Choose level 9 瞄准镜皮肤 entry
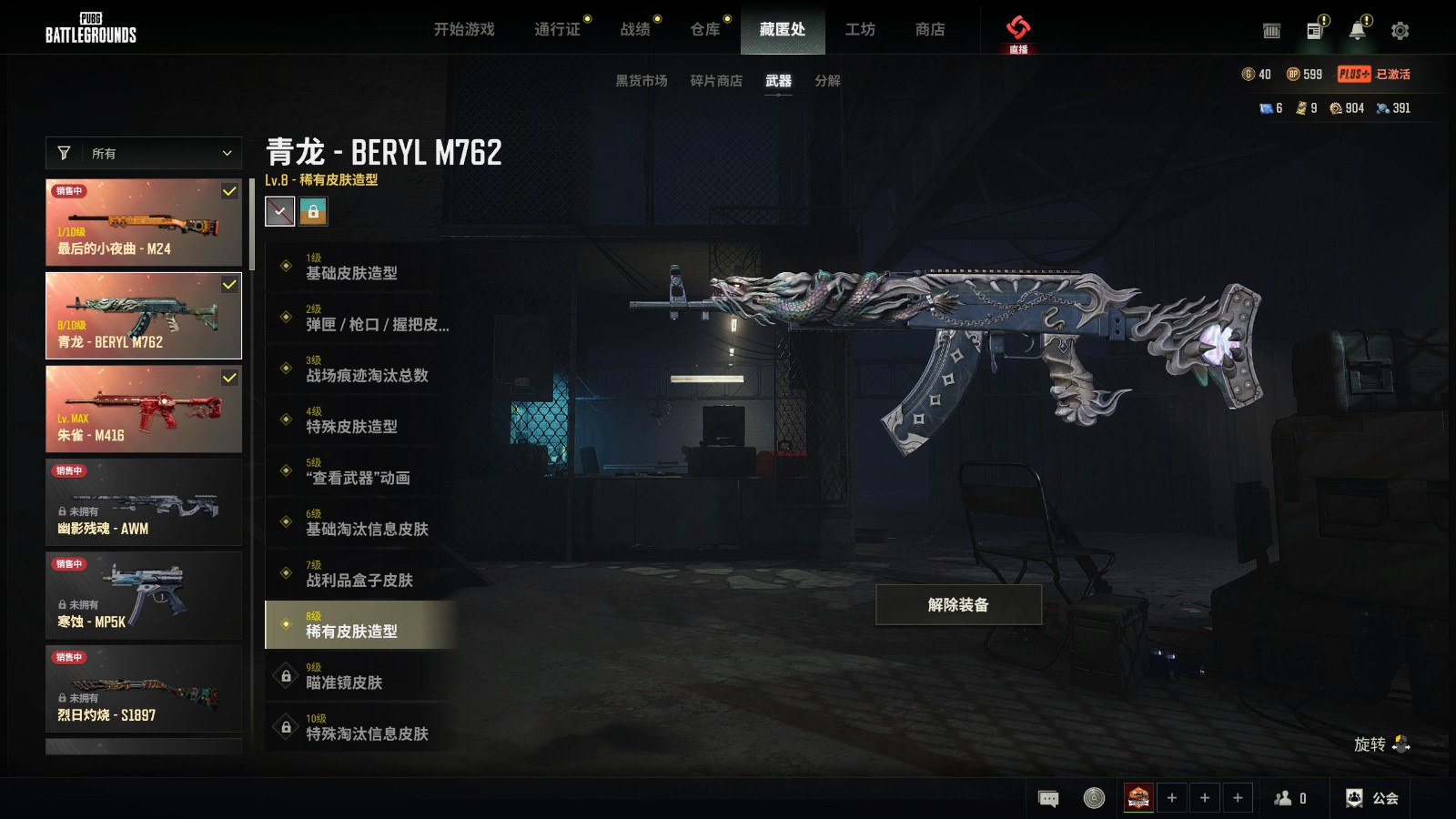 tap(360, 676)
